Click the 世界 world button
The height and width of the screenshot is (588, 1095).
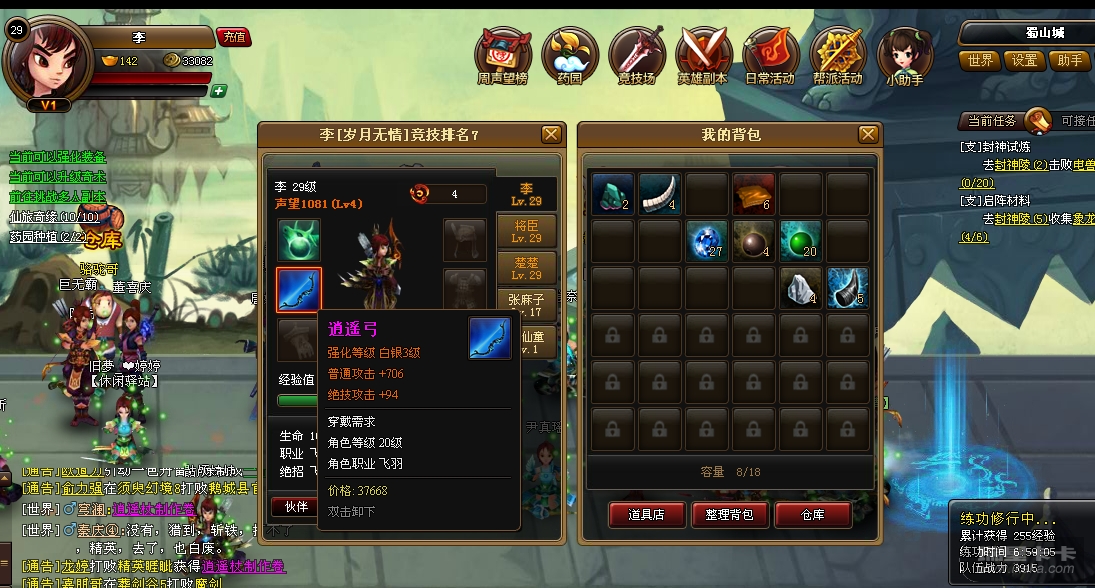[x=980, y=61]
